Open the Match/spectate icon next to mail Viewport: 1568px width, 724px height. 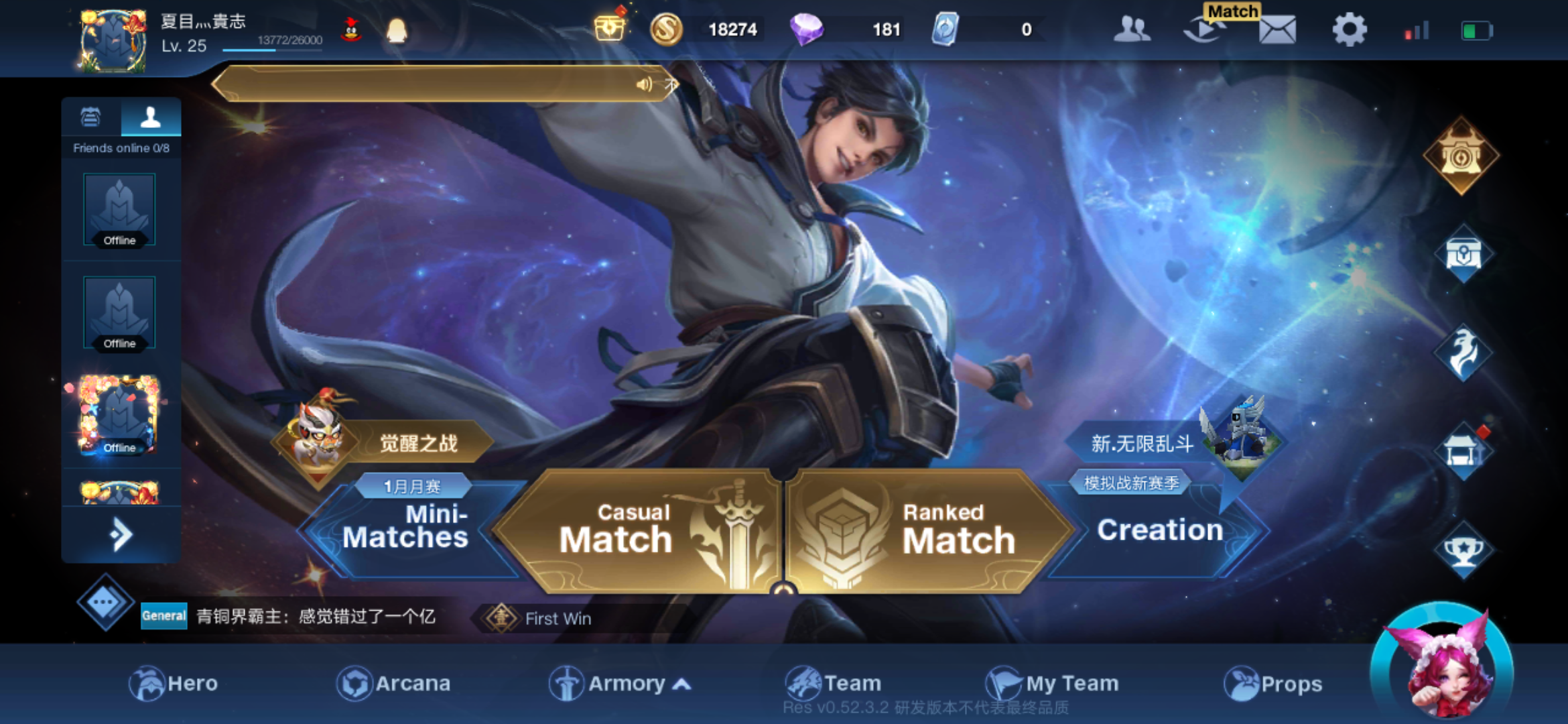click(1202, 29)
